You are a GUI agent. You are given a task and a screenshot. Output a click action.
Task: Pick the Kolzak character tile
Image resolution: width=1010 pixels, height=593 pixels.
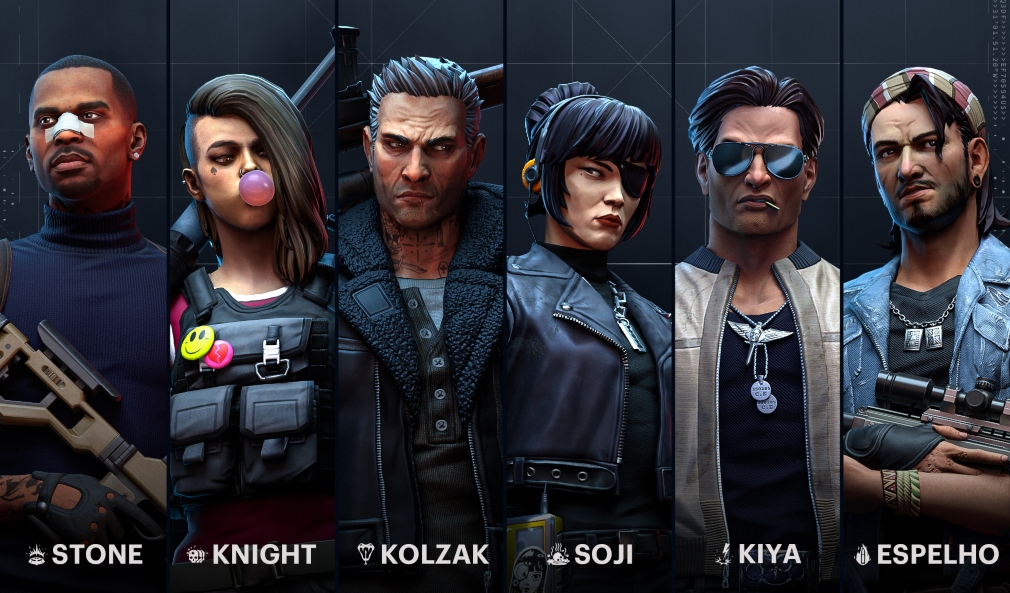tap(421, 300)
